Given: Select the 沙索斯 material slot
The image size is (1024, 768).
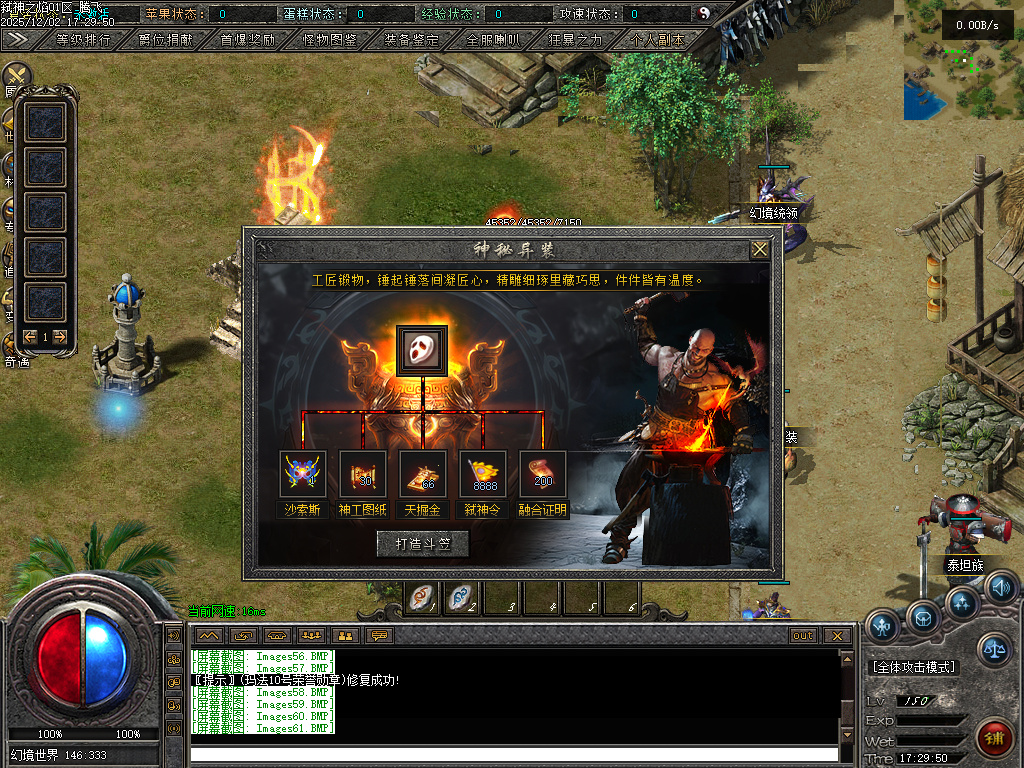Looking at the screenshot, I should click(302, 473).
